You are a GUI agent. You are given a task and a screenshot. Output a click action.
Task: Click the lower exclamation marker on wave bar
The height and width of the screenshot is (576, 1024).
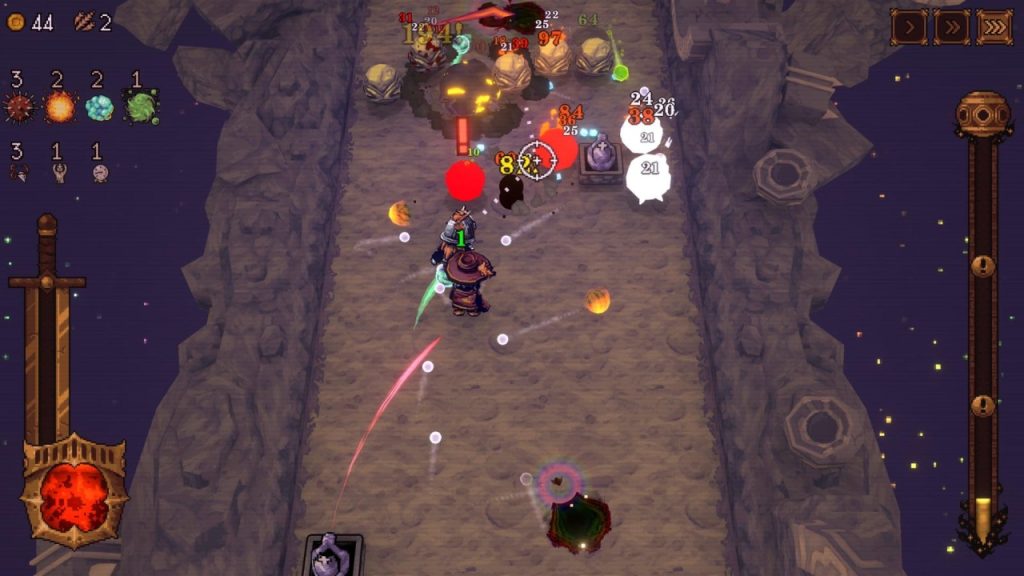[x=983, y=405]
